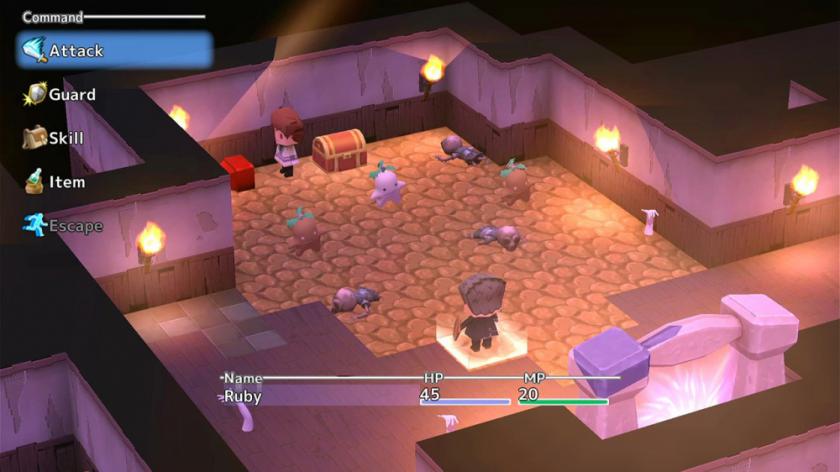Select the Attack command
Screen dimensions: 840x472
click(113, 50)
